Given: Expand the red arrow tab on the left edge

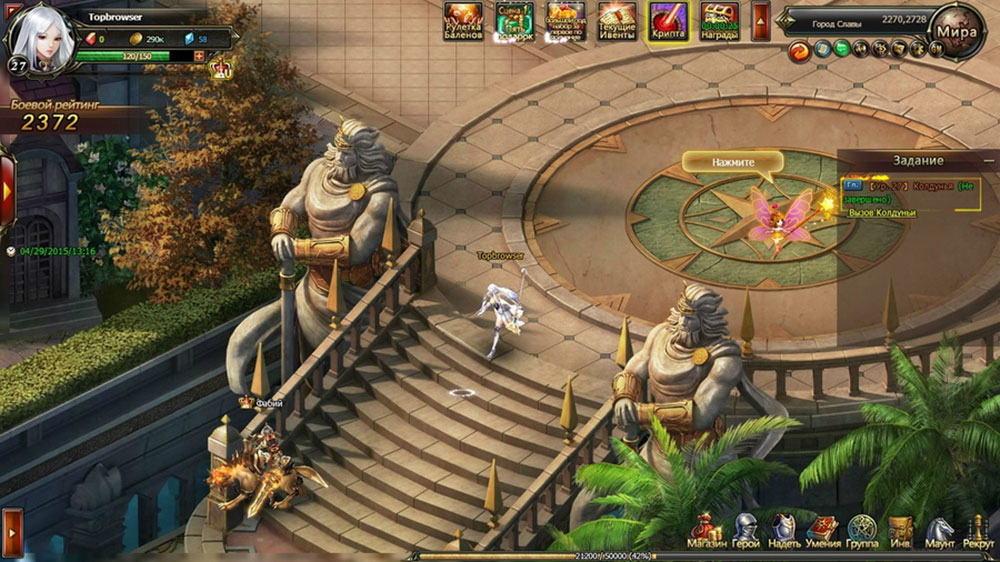Looking at the screenshot, I should coord(6,190).
